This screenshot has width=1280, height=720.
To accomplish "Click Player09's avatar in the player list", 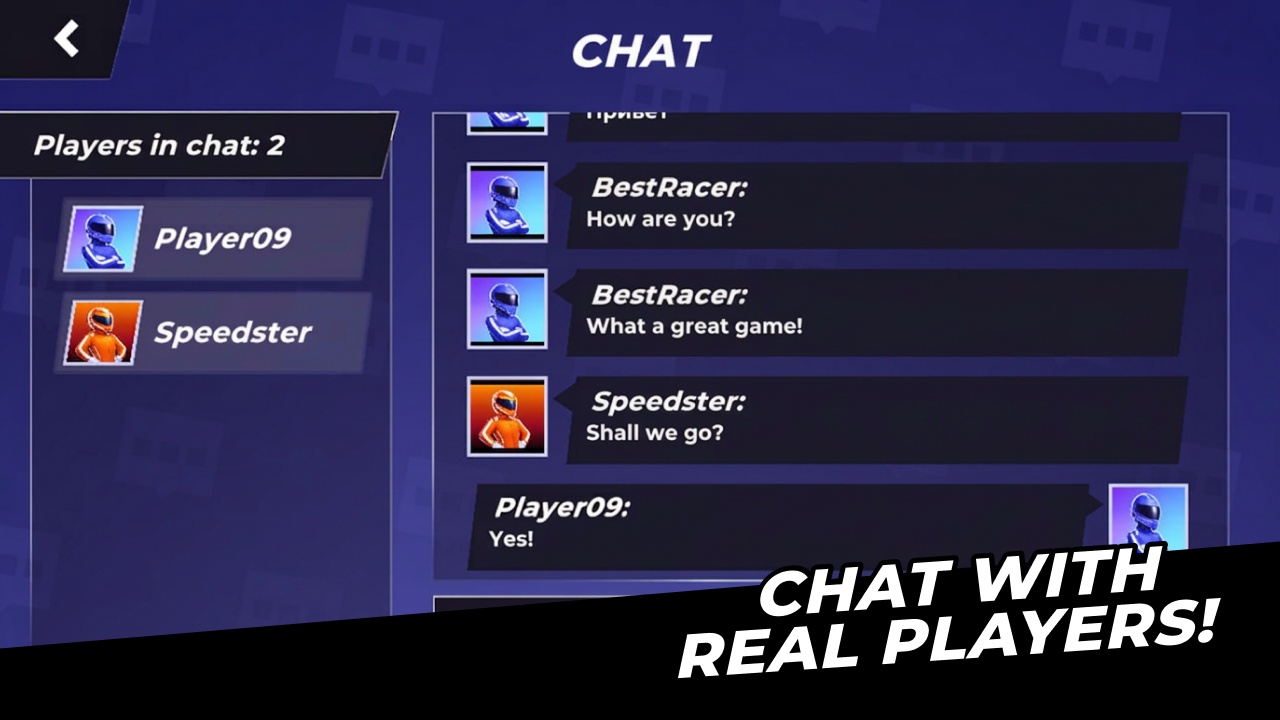I will [x=103, y=238].
